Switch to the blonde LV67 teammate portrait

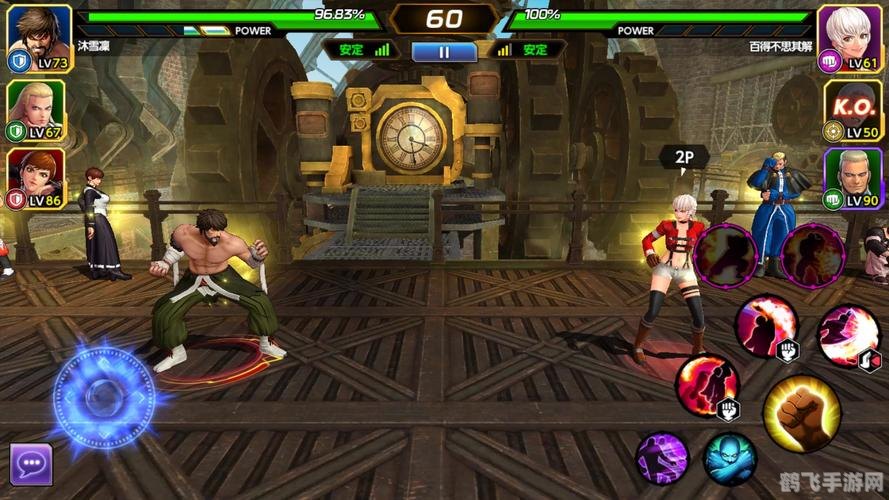(36, 108)
